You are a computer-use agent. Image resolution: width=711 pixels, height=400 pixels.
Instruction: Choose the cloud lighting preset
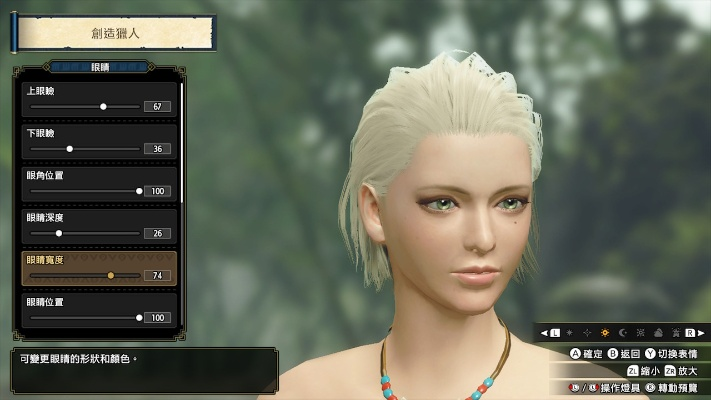[658, 332]
